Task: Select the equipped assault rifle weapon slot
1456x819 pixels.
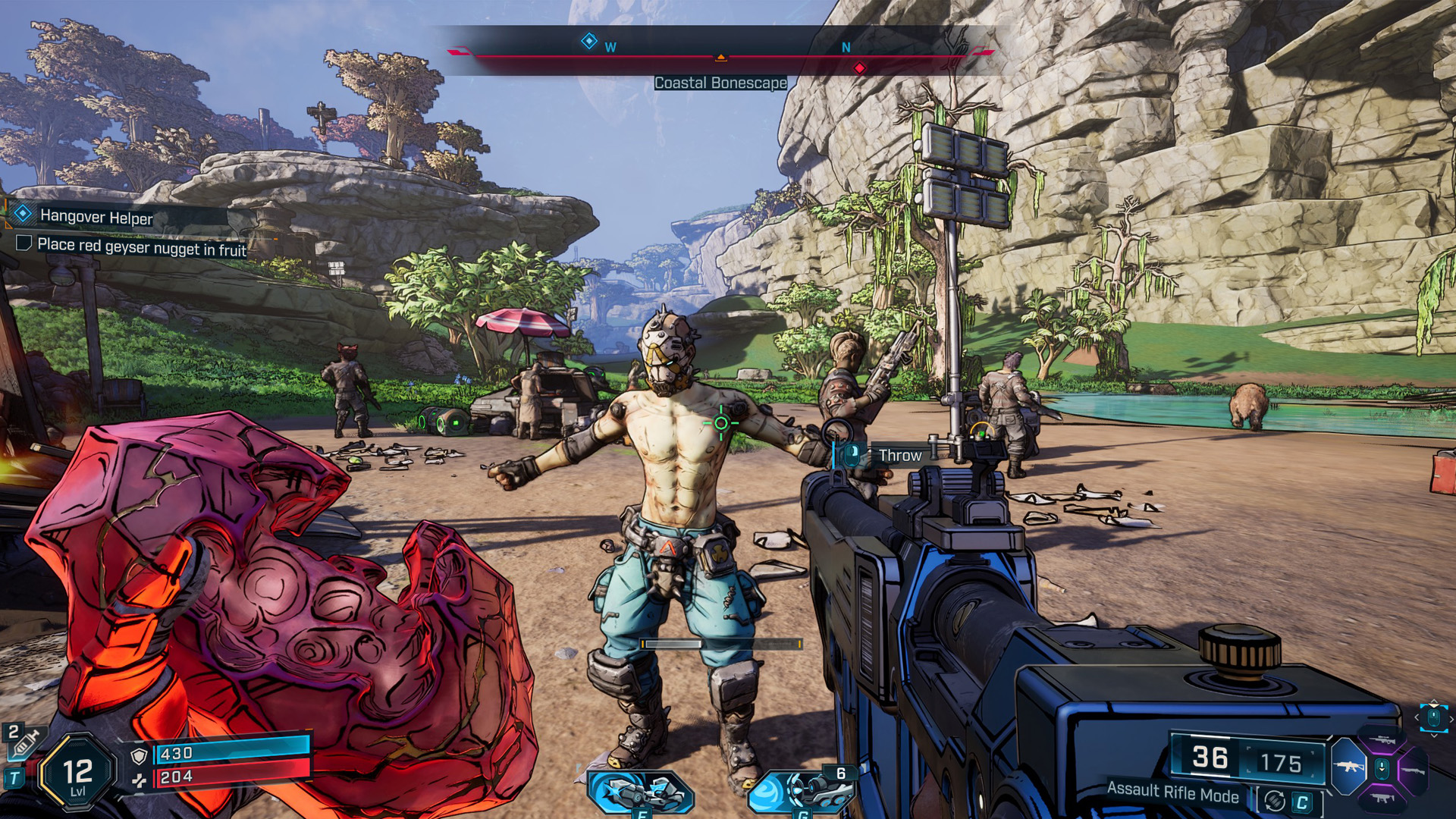Action: [x=1349, y=767]
